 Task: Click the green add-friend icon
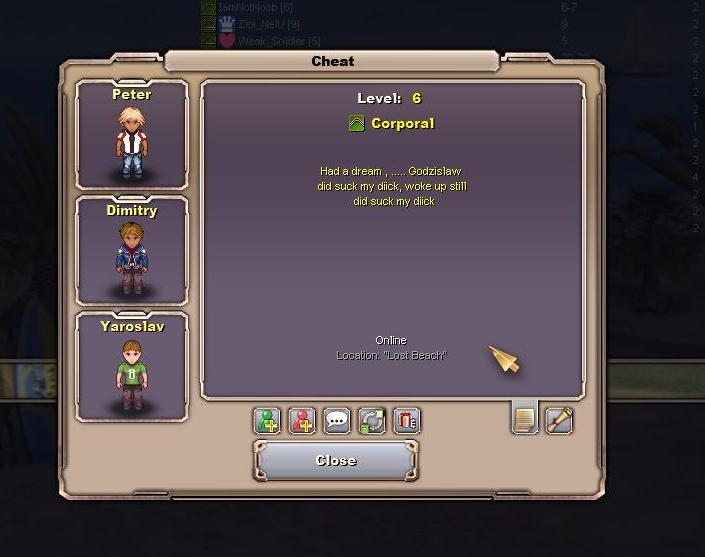267,421
